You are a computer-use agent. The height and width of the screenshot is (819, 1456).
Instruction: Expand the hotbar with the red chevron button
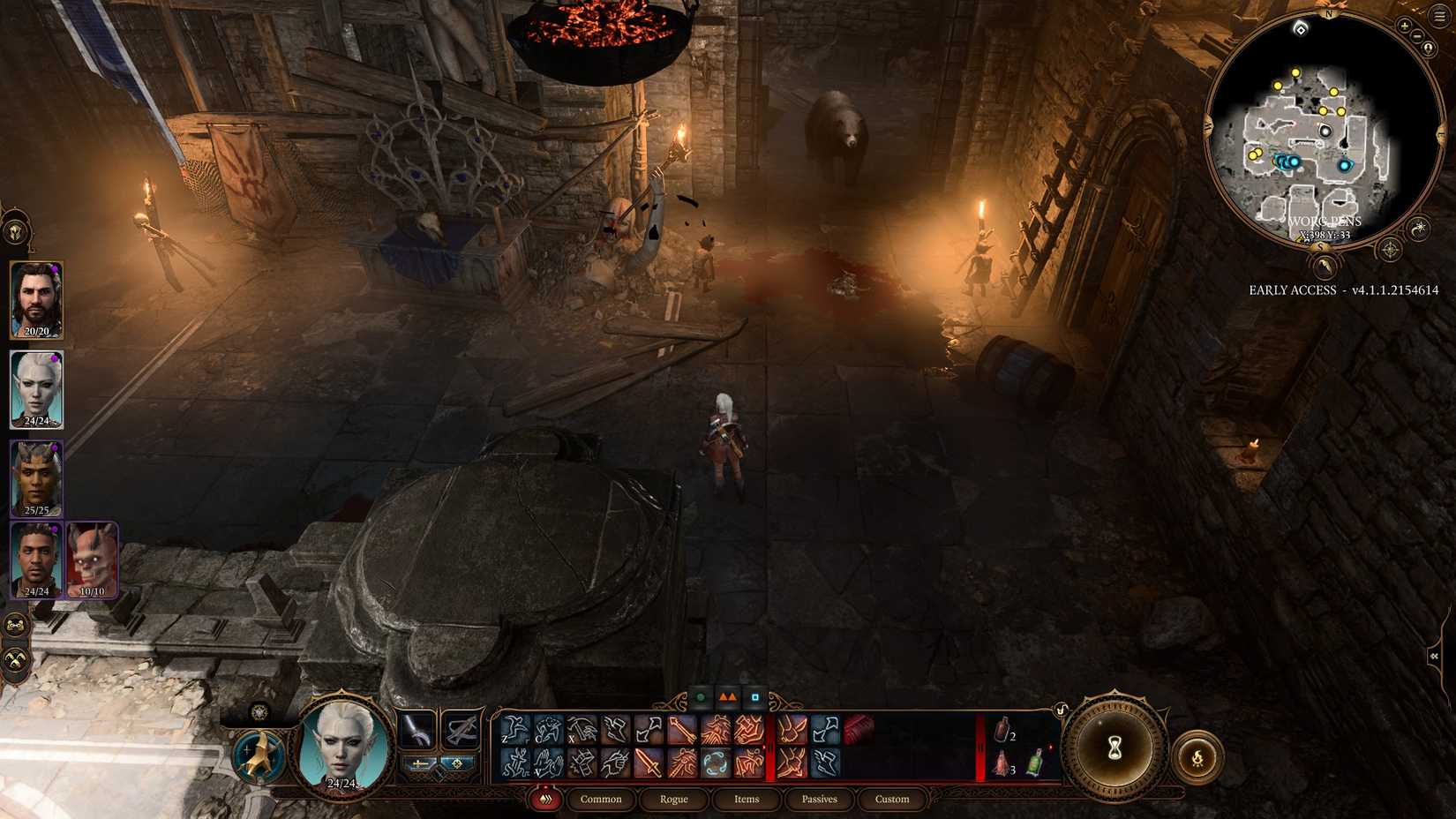(x=545, y=799)
